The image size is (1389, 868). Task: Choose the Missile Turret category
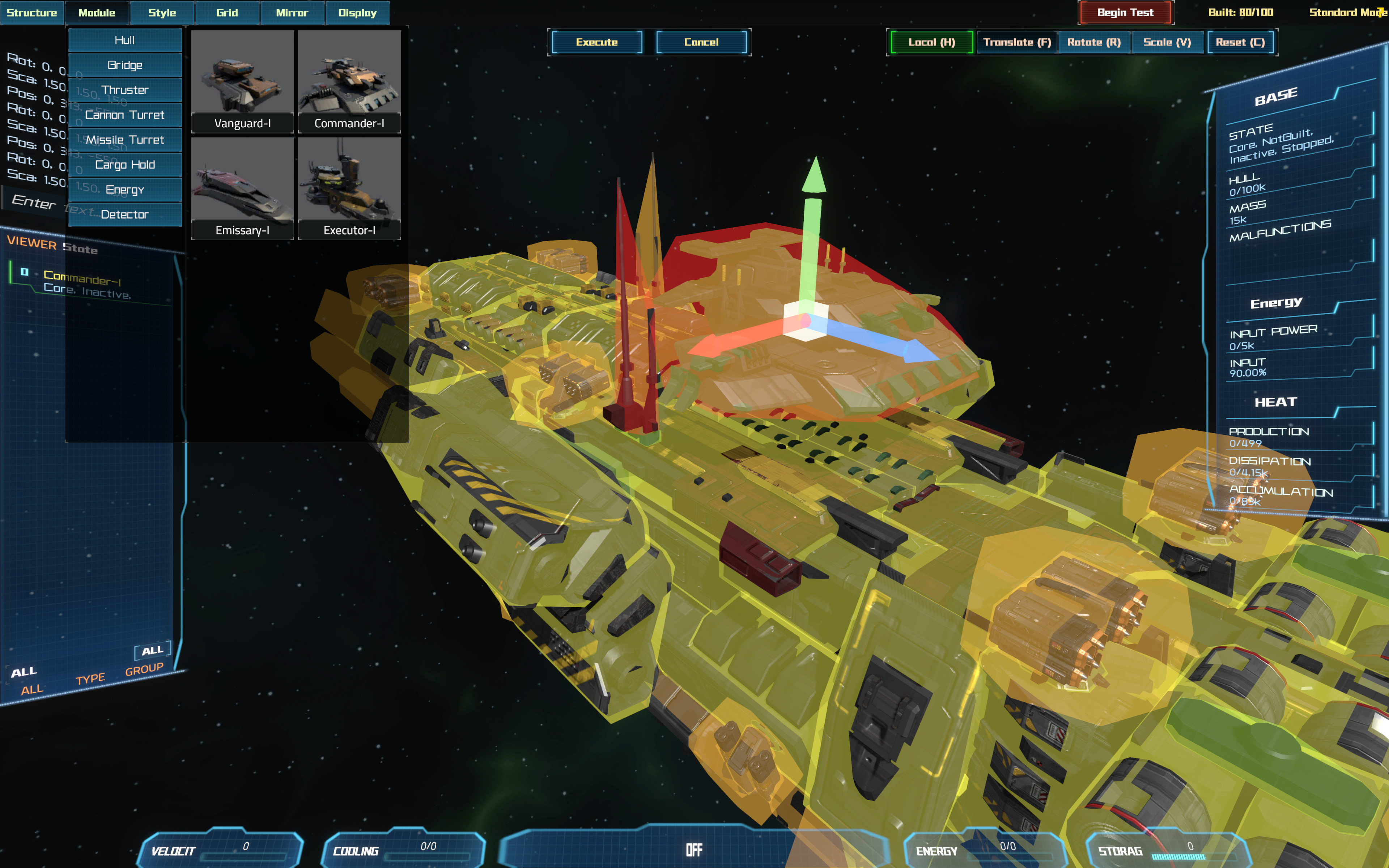click(125, 140)
